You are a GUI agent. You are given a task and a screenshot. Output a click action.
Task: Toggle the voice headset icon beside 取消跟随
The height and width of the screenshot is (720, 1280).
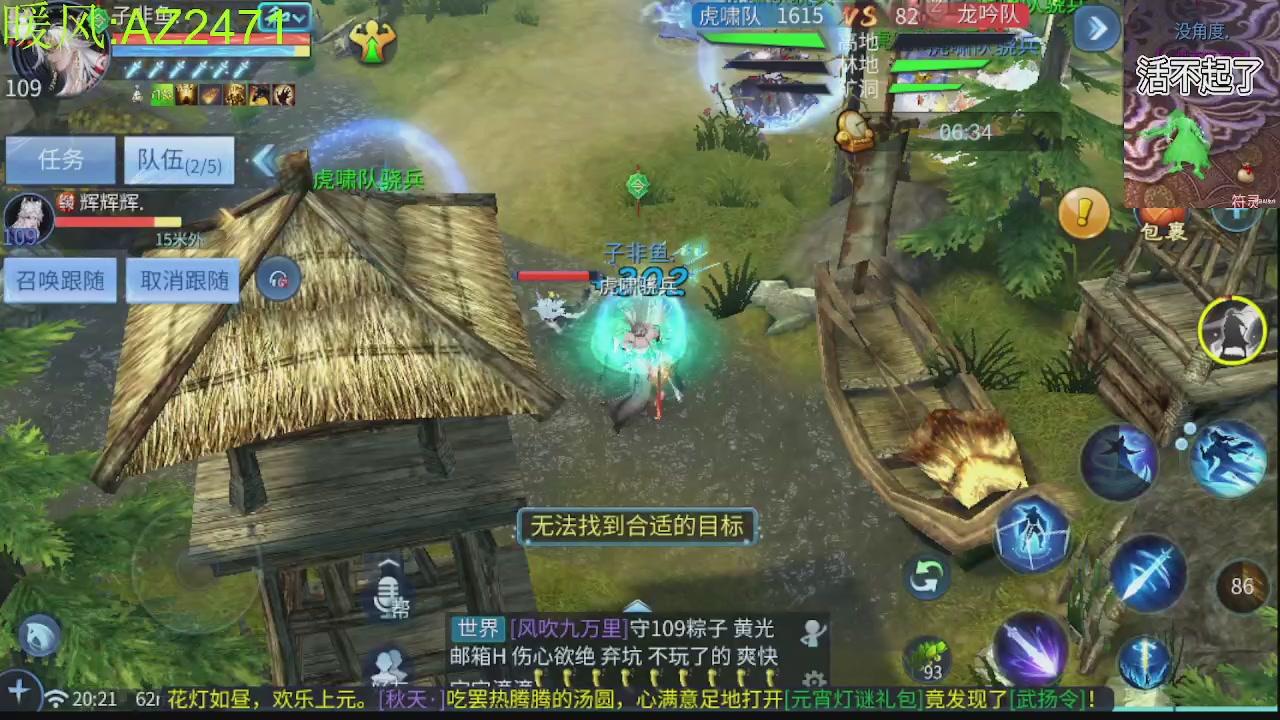(x=278, y=280)
